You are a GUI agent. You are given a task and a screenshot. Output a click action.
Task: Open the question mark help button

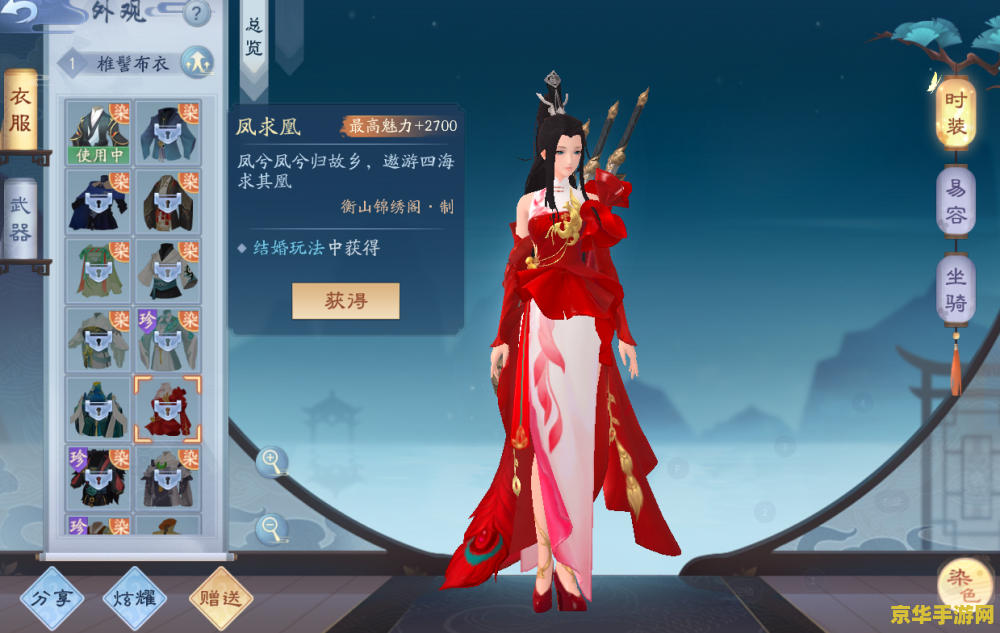click(198, 14)
